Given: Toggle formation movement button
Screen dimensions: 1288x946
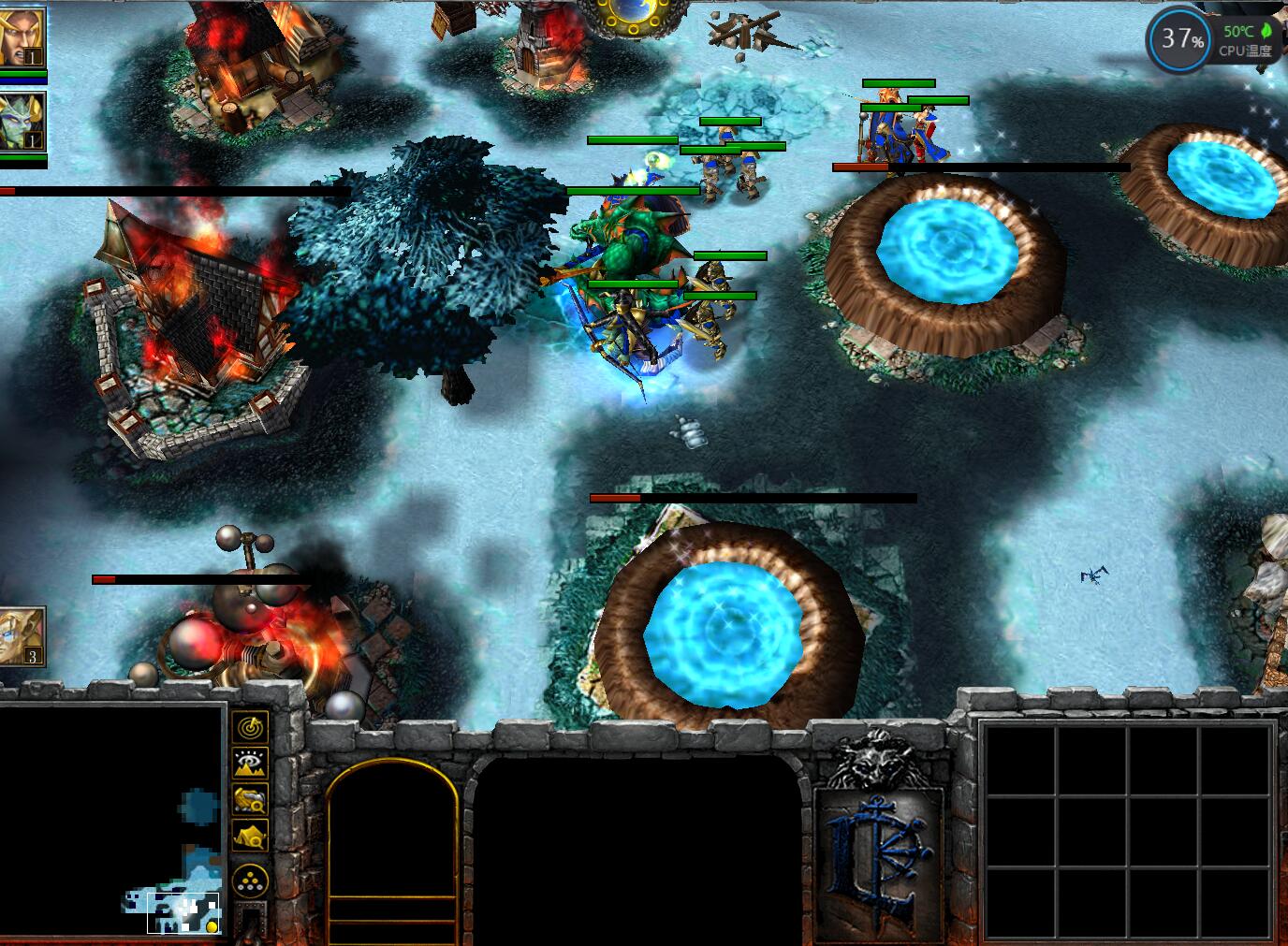Looking at the screenshot, I should (x=250, y=880).
